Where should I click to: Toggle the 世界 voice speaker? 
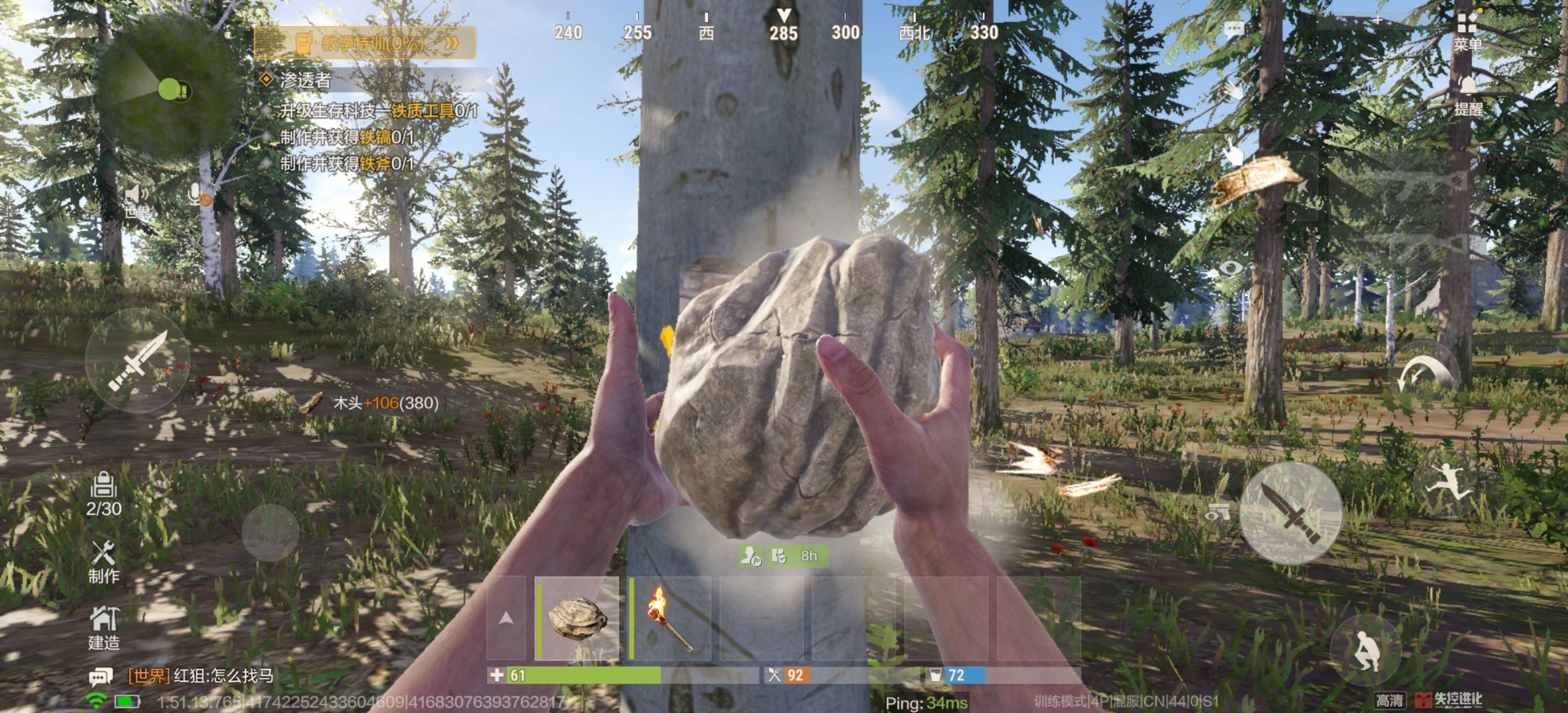[136, 201]
